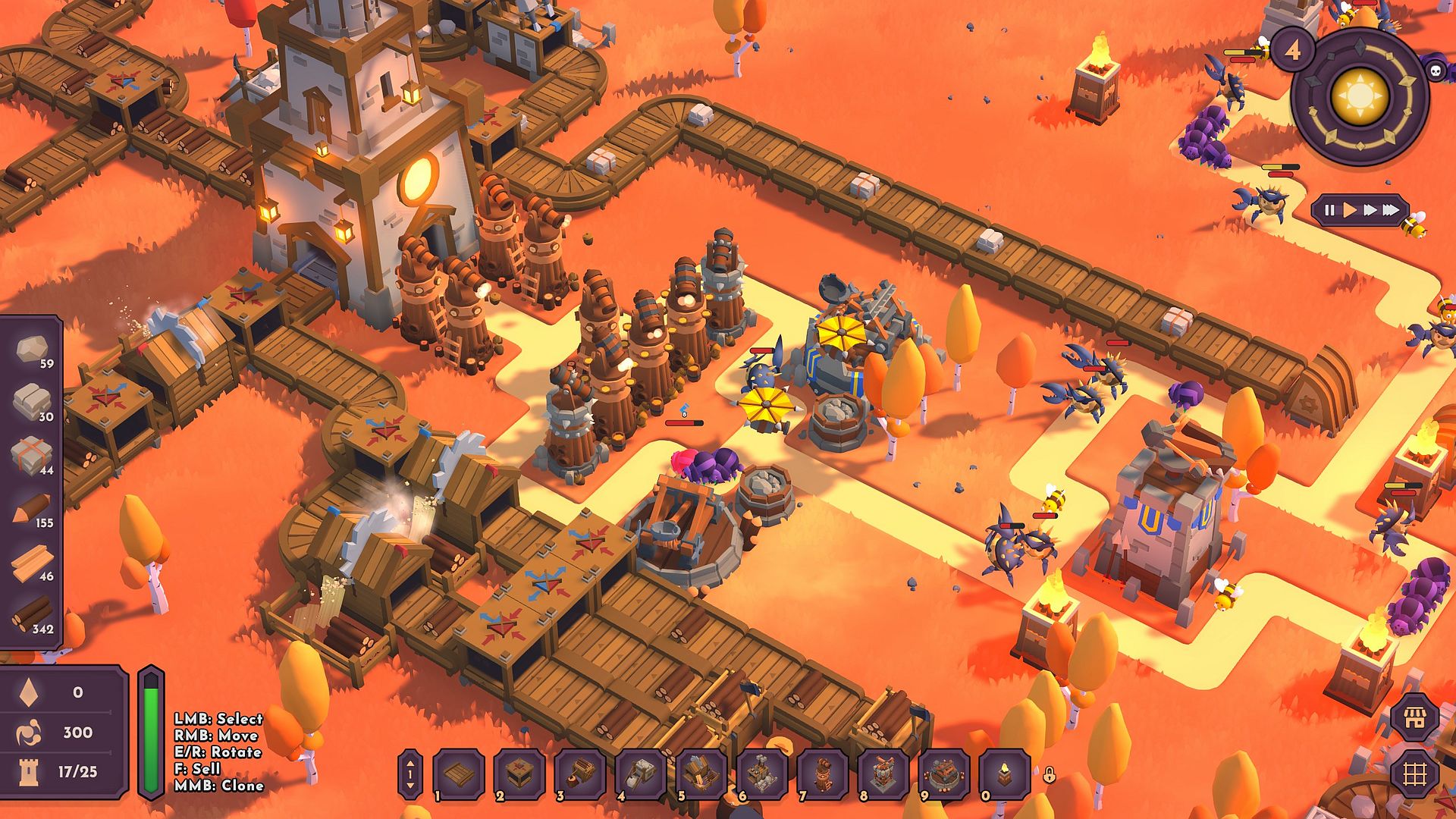Pick the ballista tower in hotbar slot 8
Screen dimensions: 1456x819
click(883, 774)
